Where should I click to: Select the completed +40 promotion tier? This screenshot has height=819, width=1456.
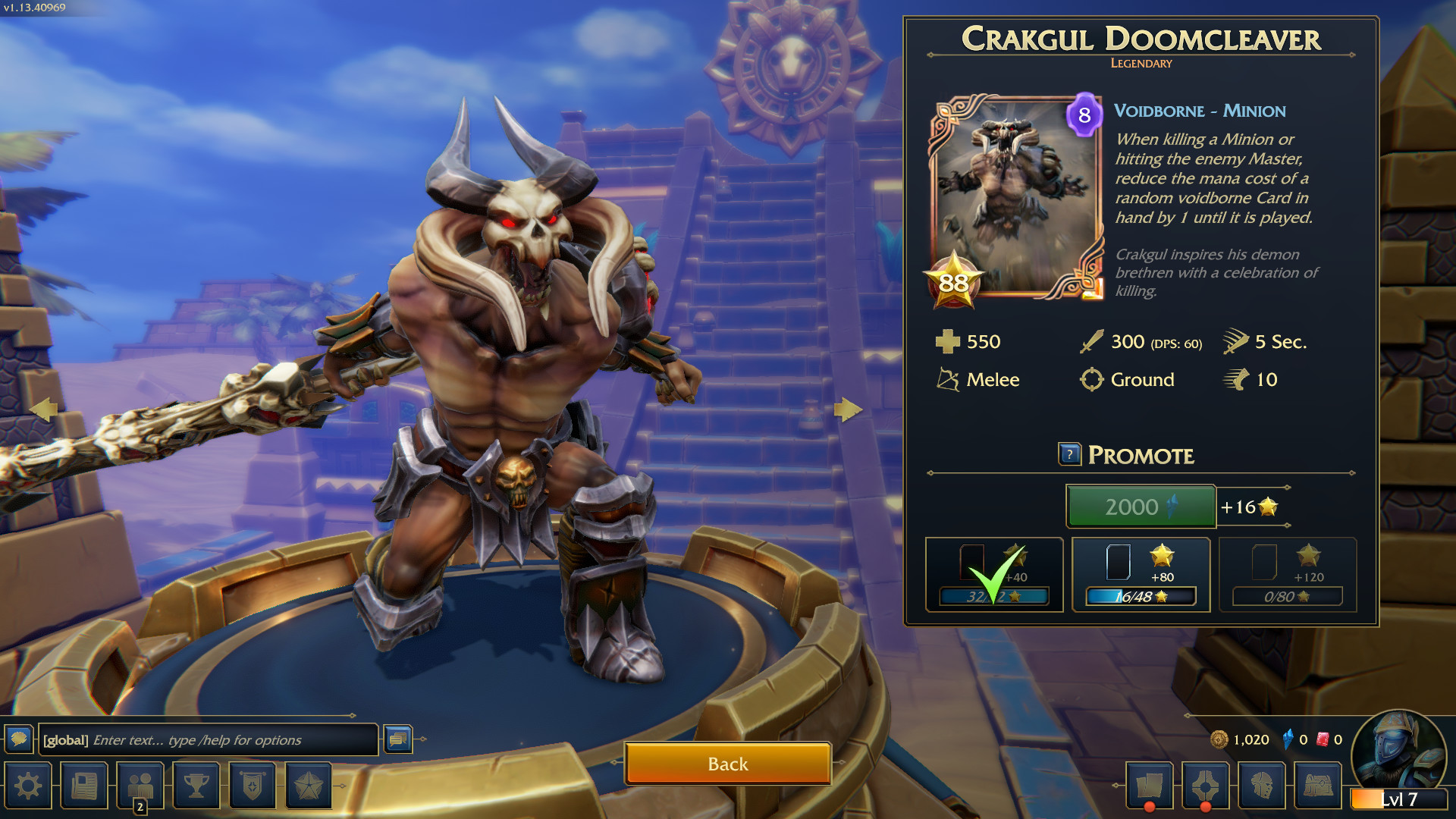[994, 575]
